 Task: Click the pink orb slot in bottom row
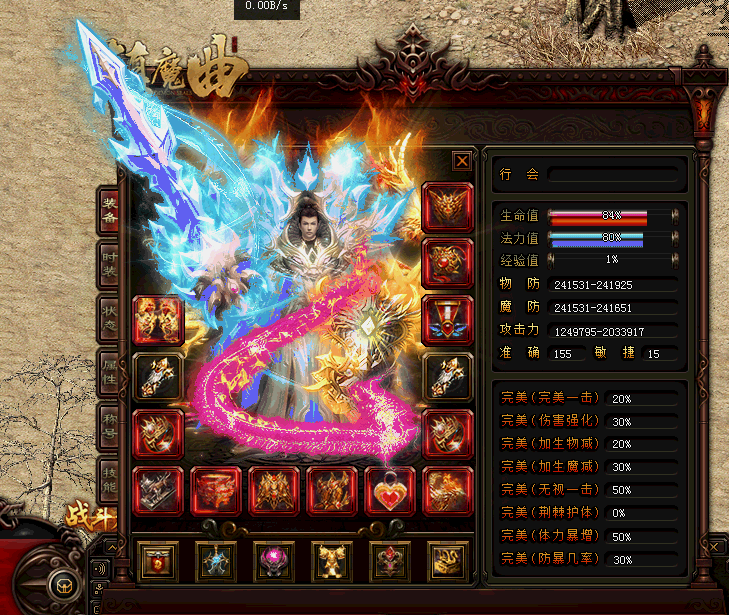[x=274, y=561]
